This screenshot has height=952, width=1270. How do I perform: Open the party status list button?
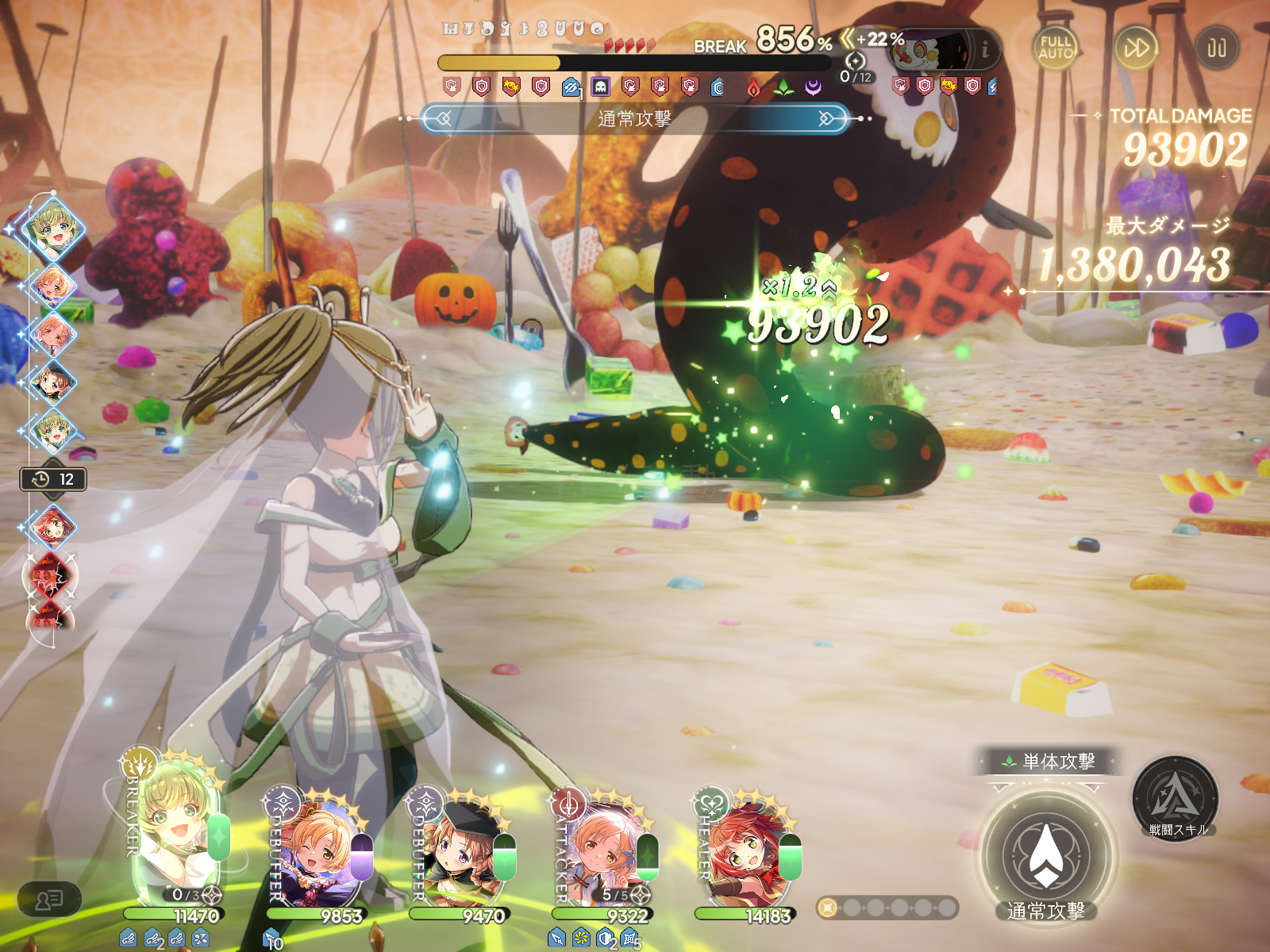click(49, 900)
